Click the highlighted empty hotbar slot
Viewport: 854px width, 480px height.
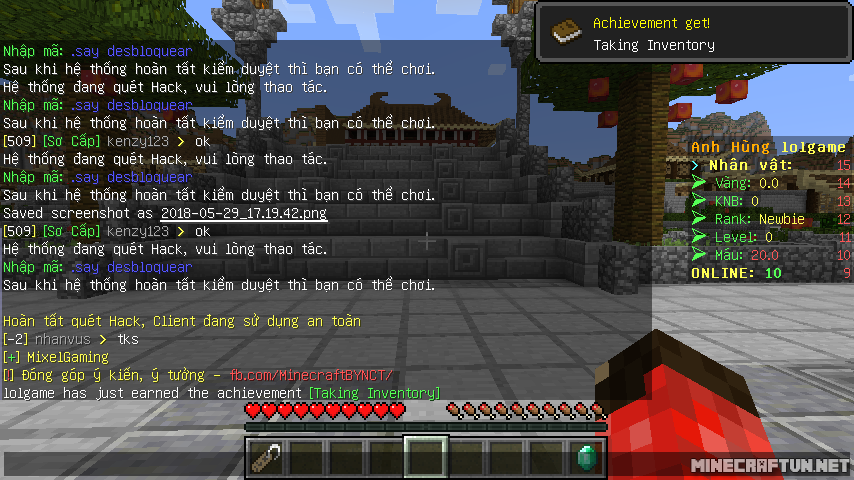[x=426, y=457]
